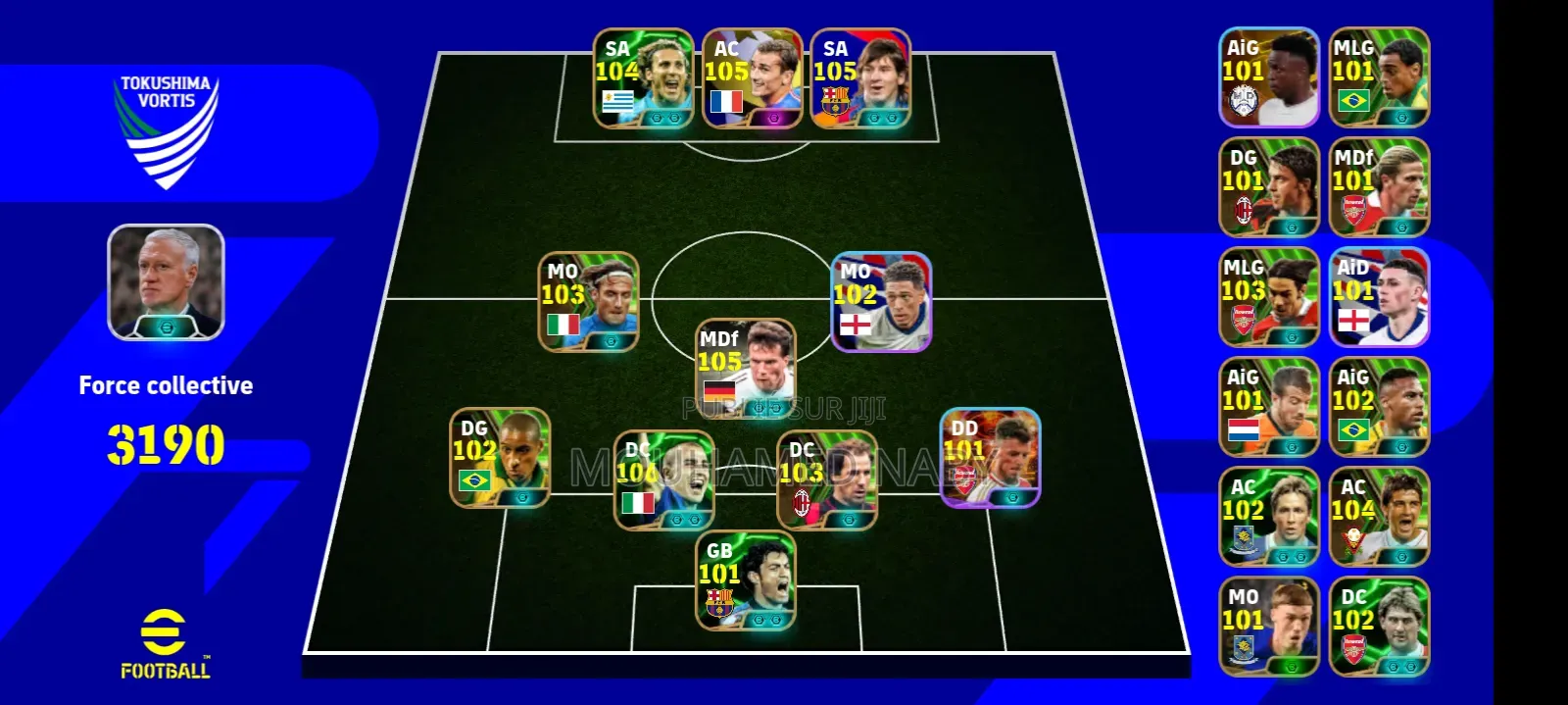
Task: Select the SA 104 Uruguay striker card
Action: coord(643,78)
